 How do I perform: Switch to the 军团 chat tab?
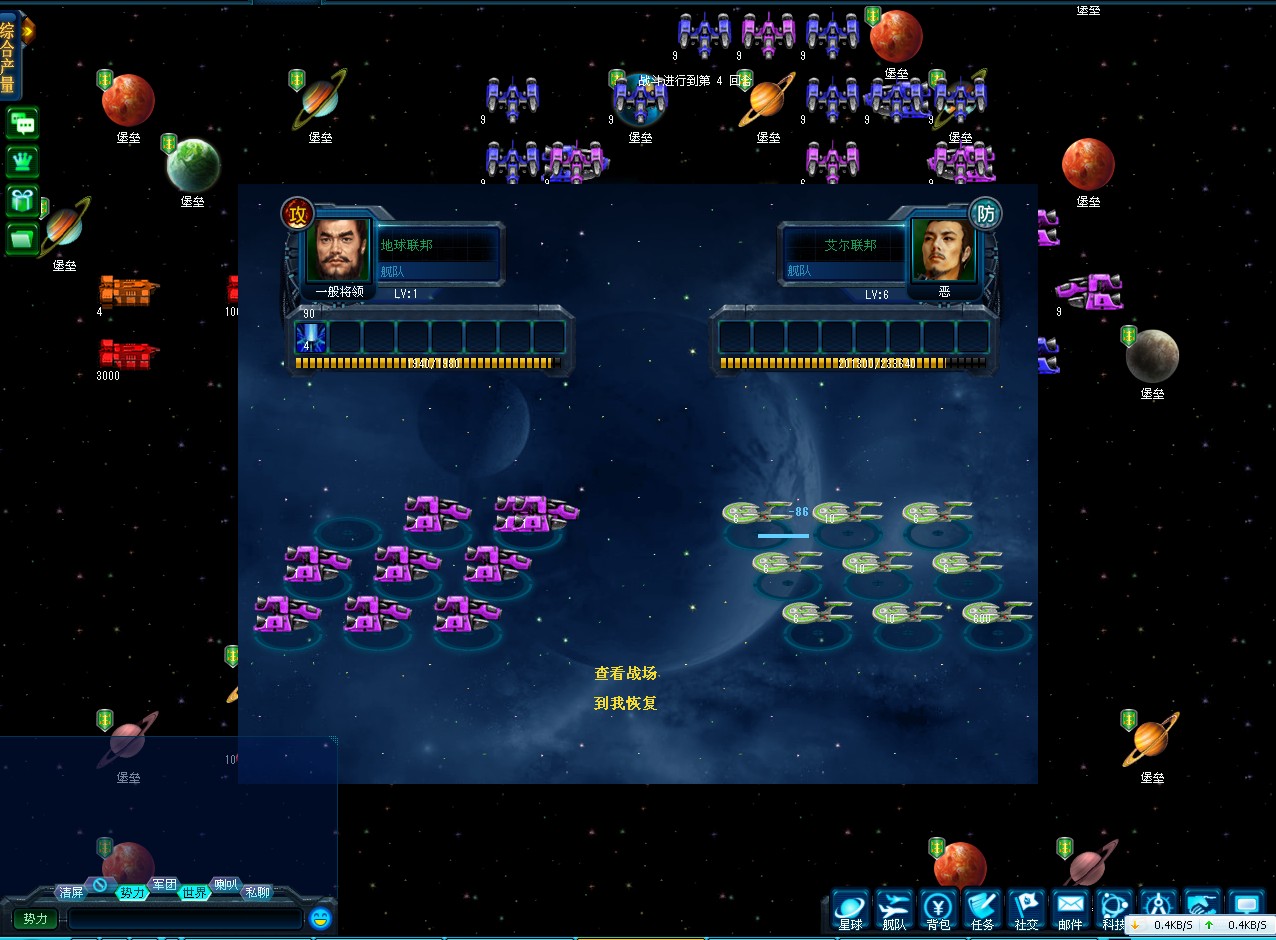click(x=164, y=885)
